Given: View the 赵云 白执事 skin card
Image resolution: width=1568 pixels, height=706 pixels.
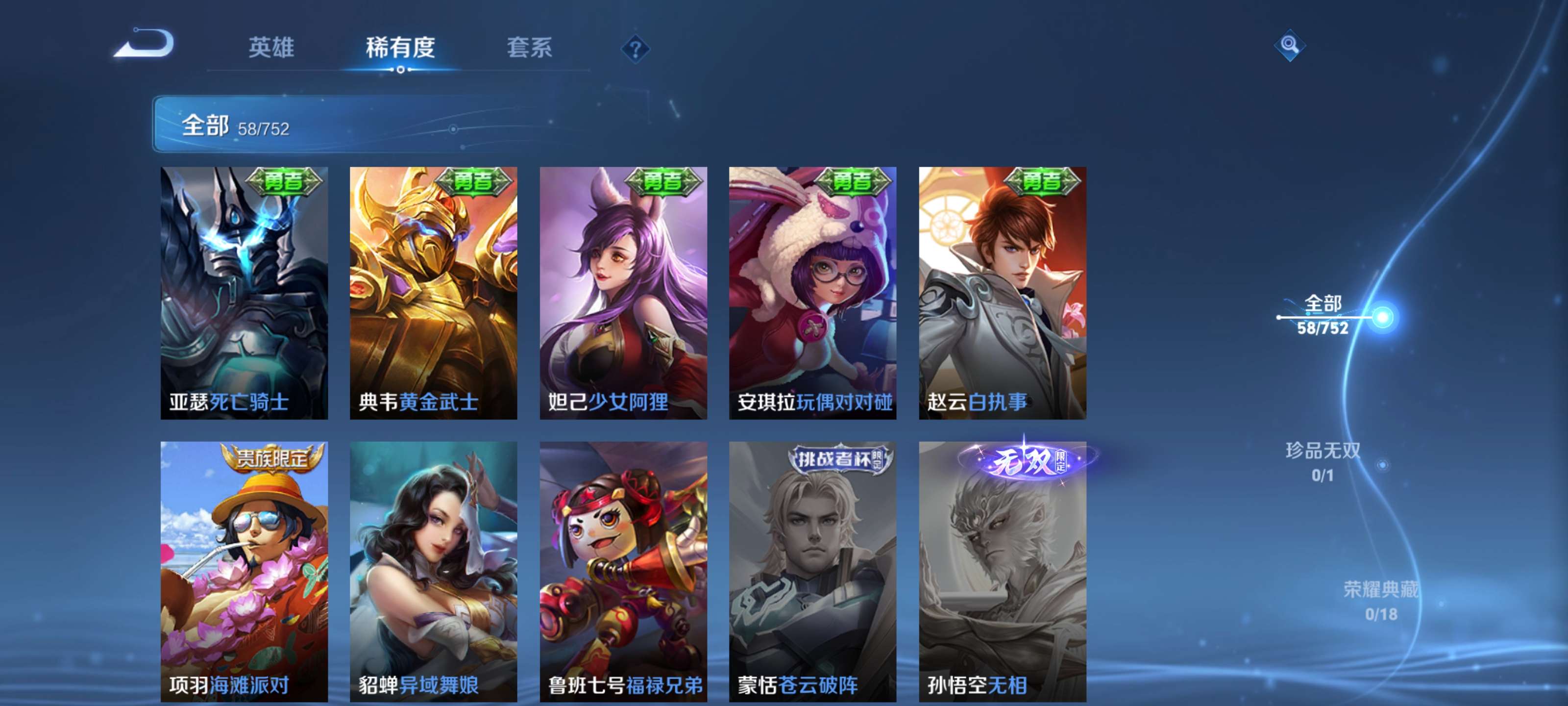Looking at the screenshot, I should pos(1003,292).
